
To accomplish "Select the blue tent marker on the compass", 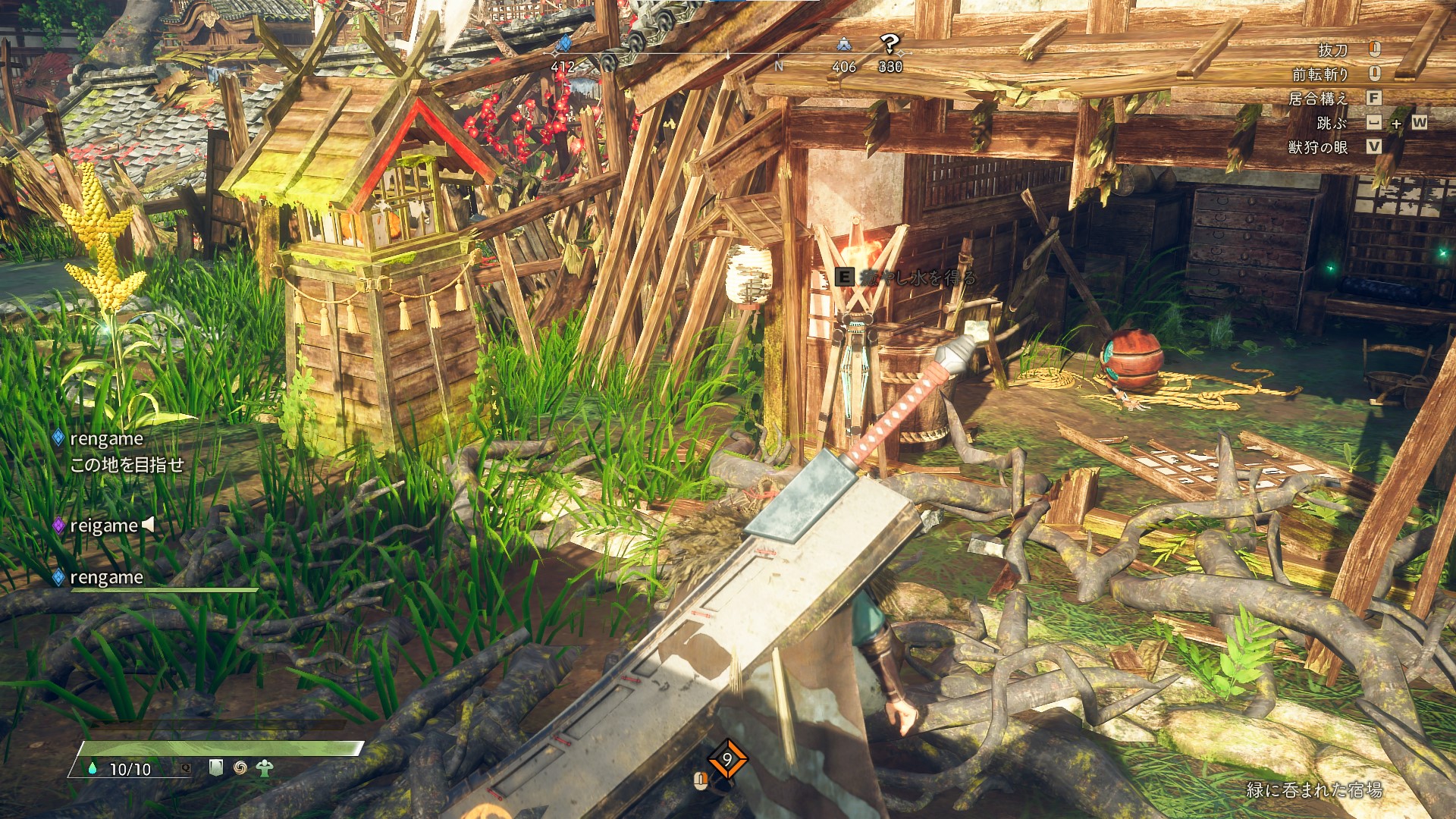I will tap(844, 45).
